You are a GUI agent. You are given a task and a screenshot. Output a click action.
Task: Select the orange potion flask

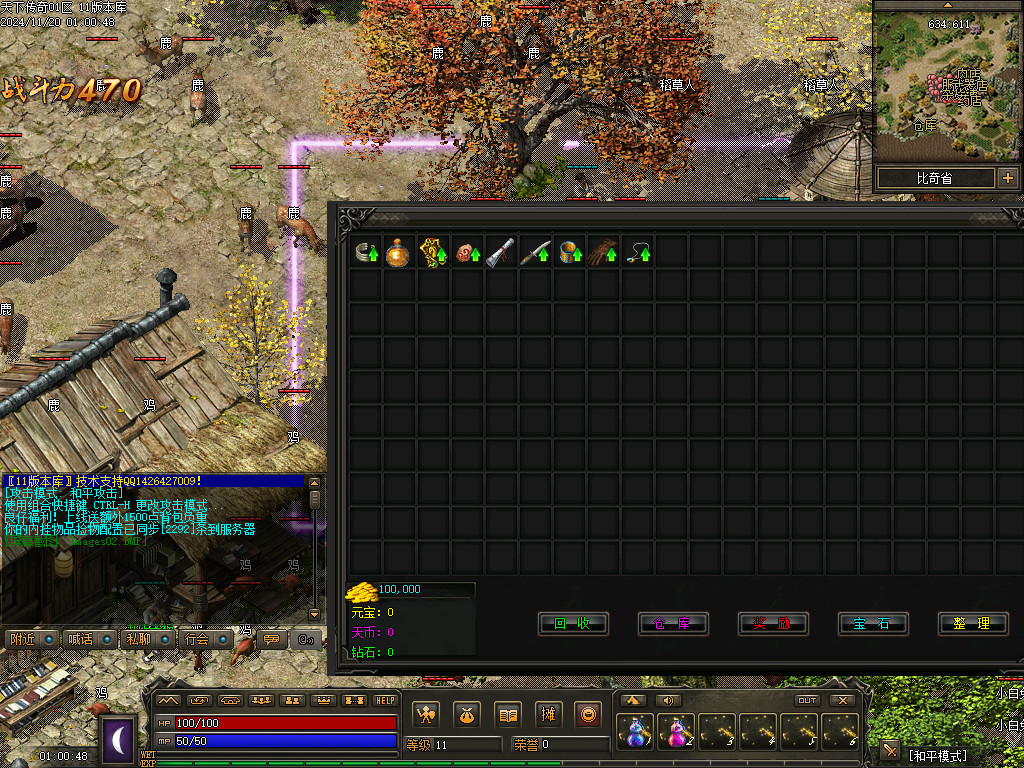click(x=399, y=251)
